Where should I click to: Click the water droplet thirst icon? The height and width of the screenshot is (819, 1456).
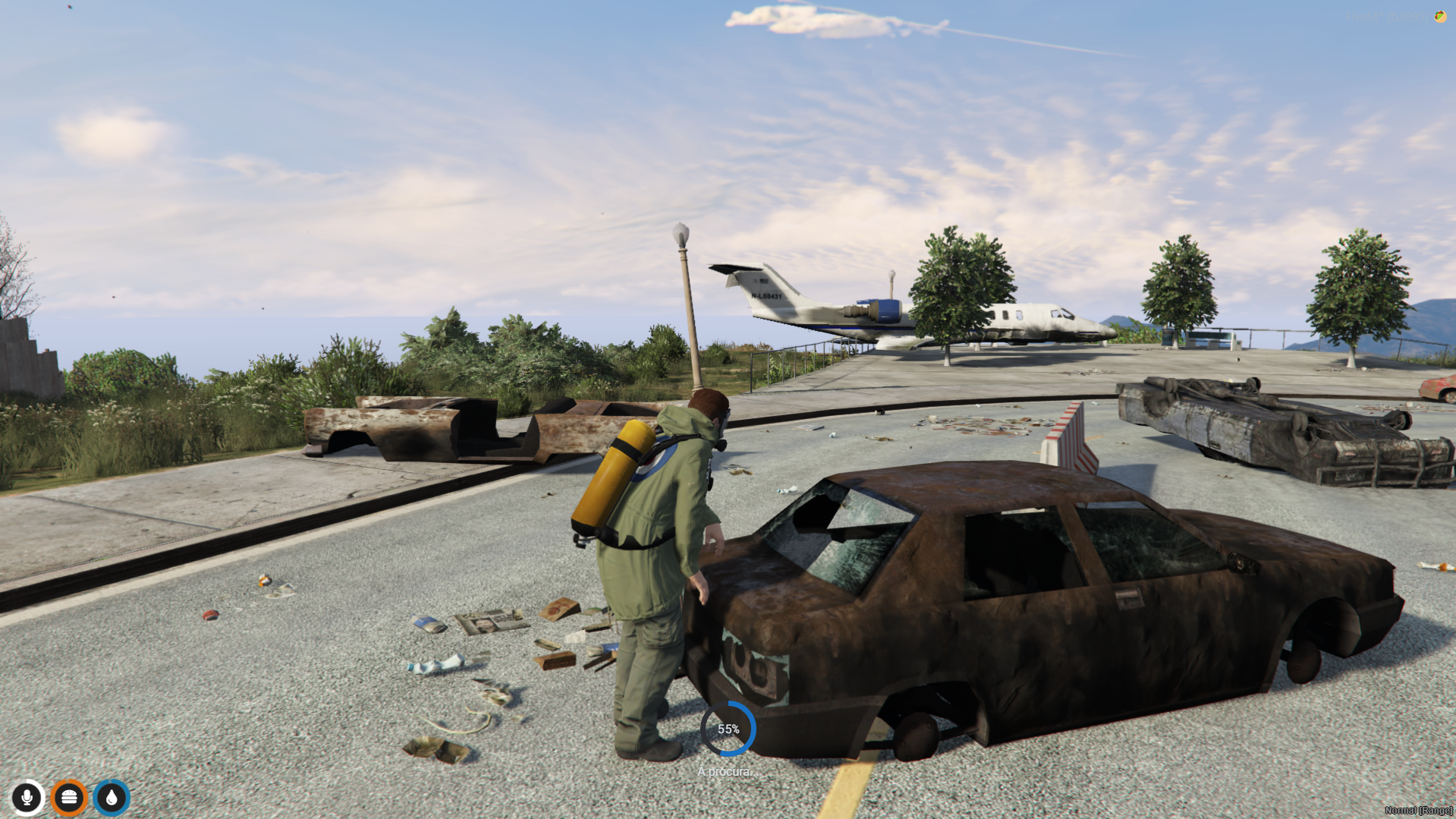coord(111,798)
